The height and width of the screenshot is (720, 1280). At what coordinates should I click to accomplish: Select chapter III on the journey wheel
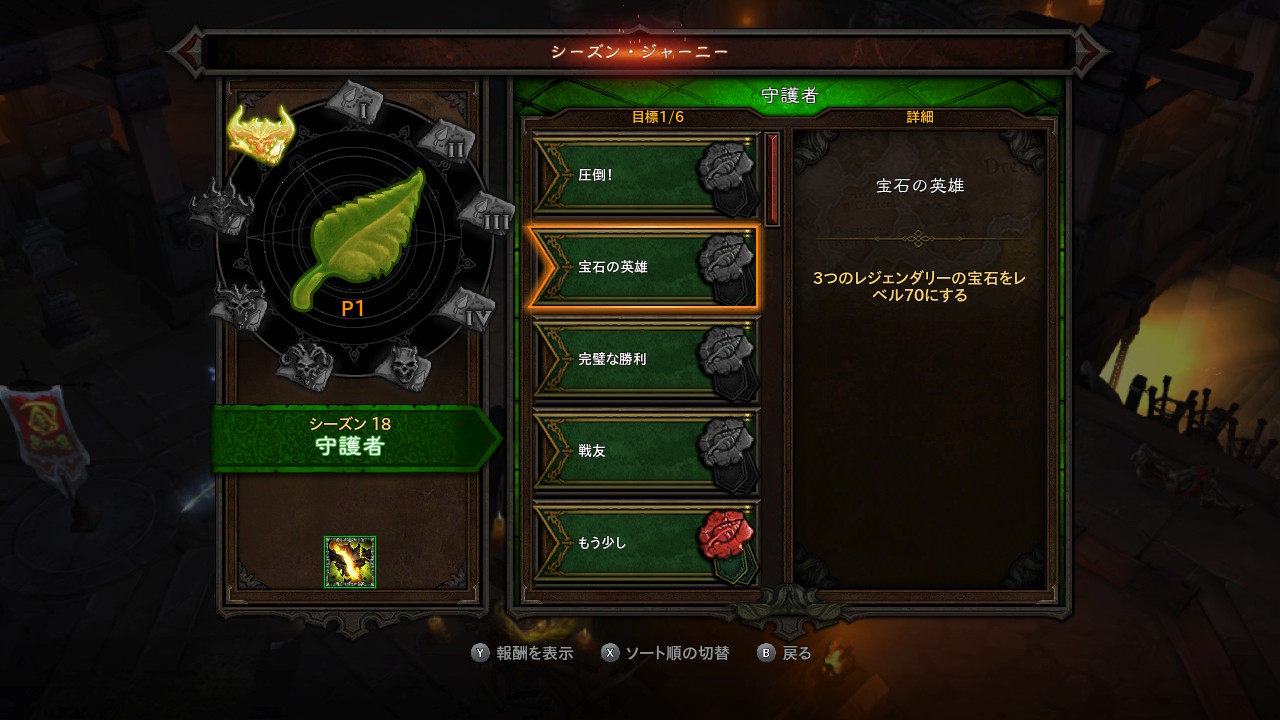(x=485, y=212)
